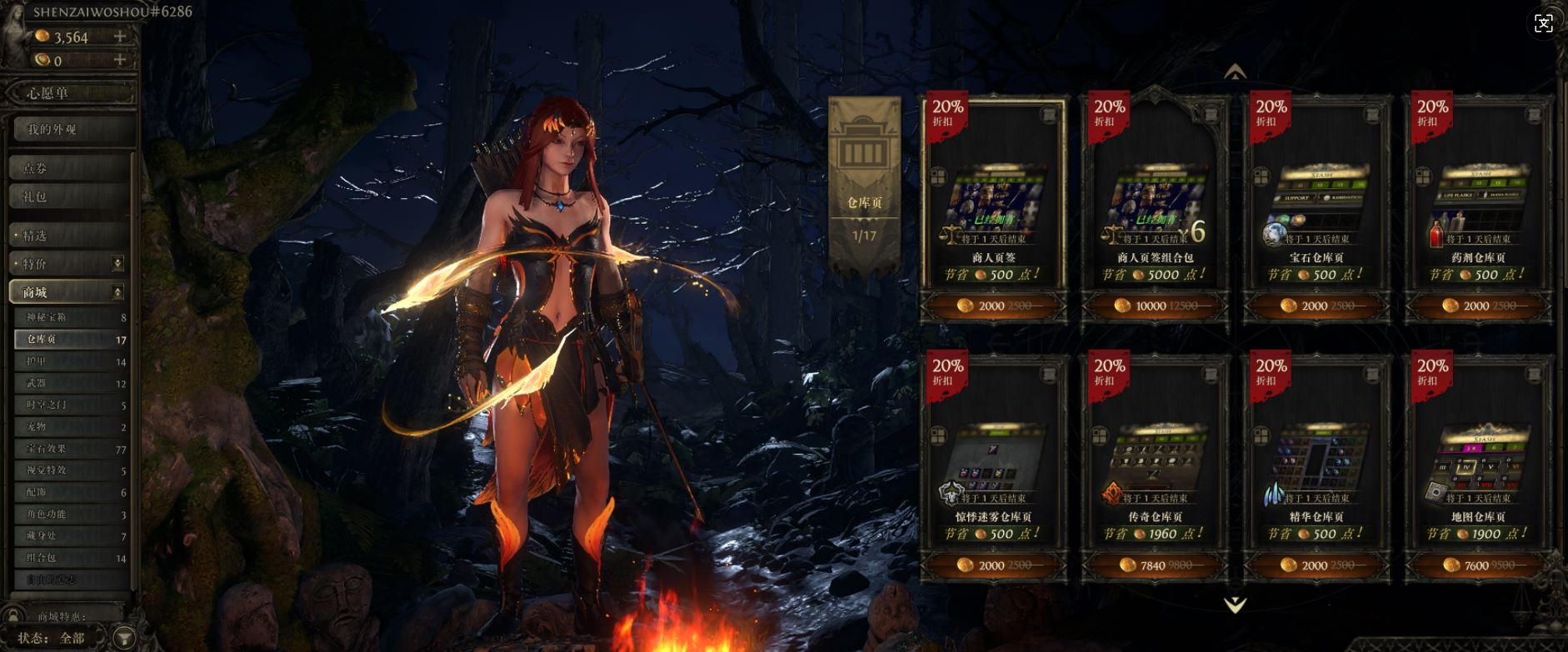
Task: Select the 商人页签 merchant tab card
Action: tap(993, 200)
